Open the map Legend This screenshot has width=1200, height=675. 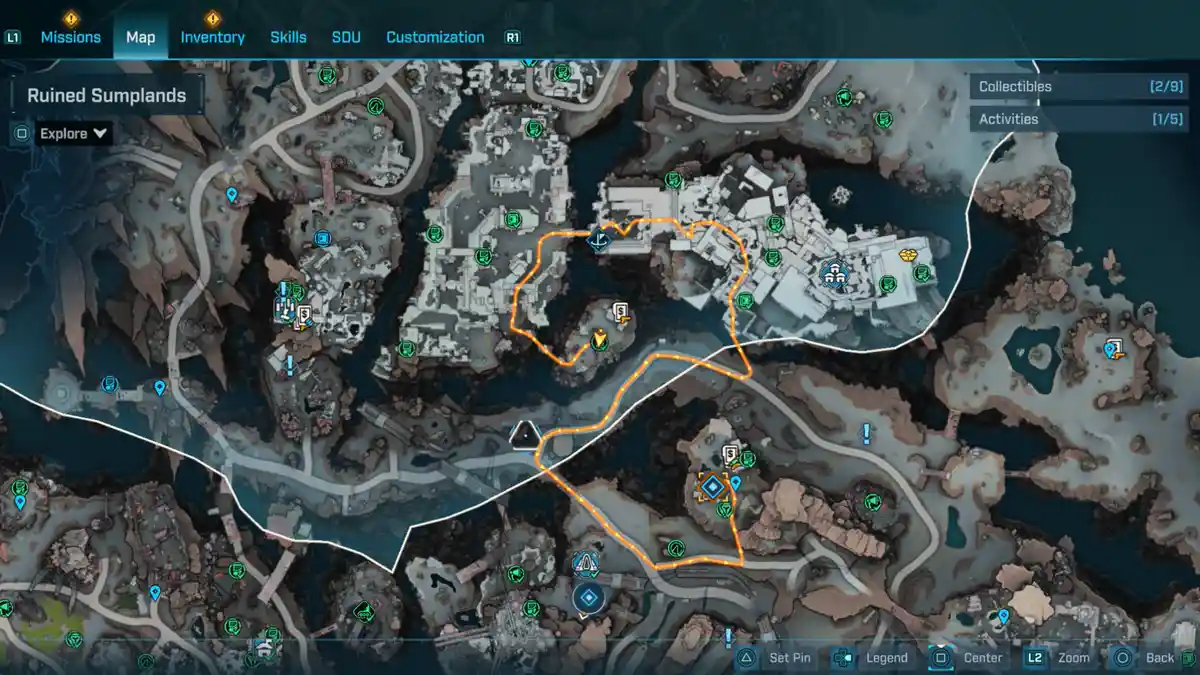click(x=872, y=658)
